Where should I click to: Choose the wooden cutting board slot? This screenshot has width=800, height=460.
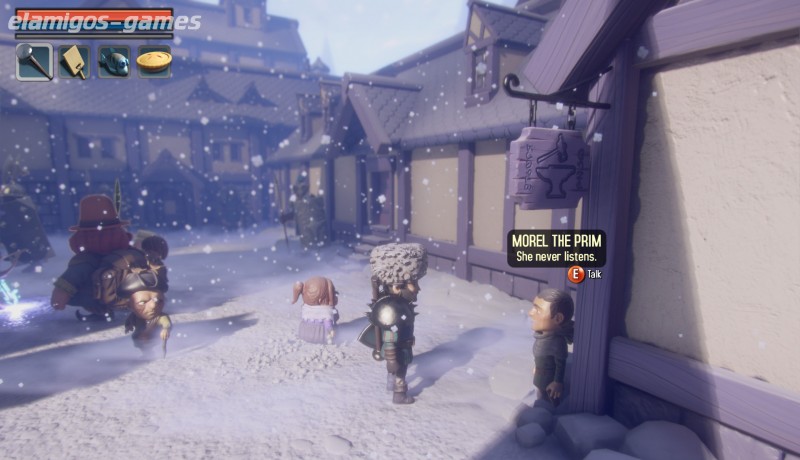tap(74, 61)
